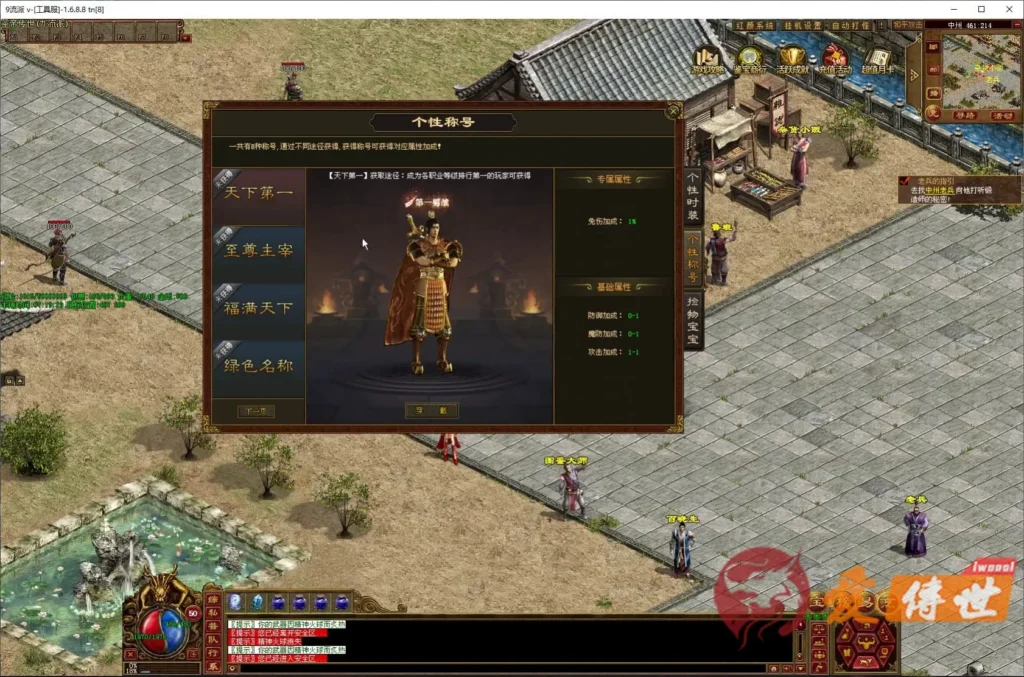Viewport: 1024px width, 677px height.
Task: Pick the 福满天下 title
Action: pos(259,309)
